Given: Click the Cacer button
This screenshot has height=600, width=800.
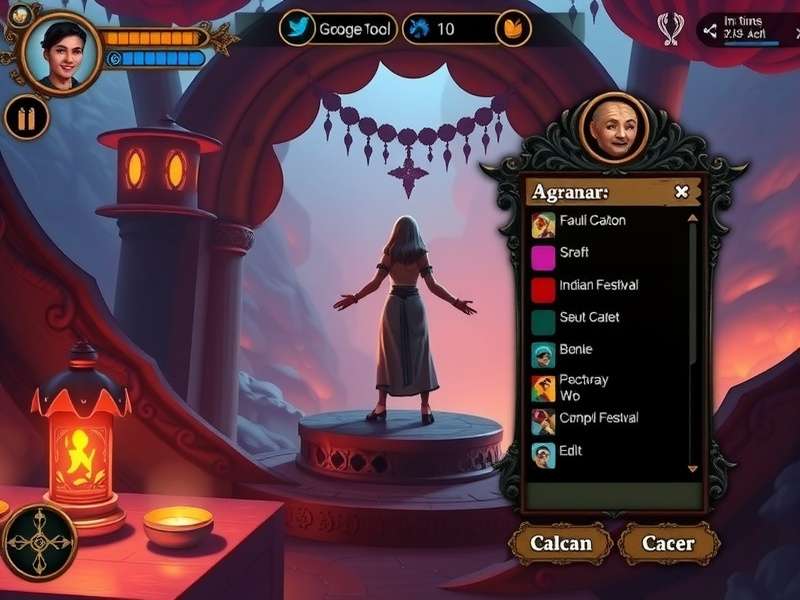Looking at the screenshot, I should (x=668, y=544).
